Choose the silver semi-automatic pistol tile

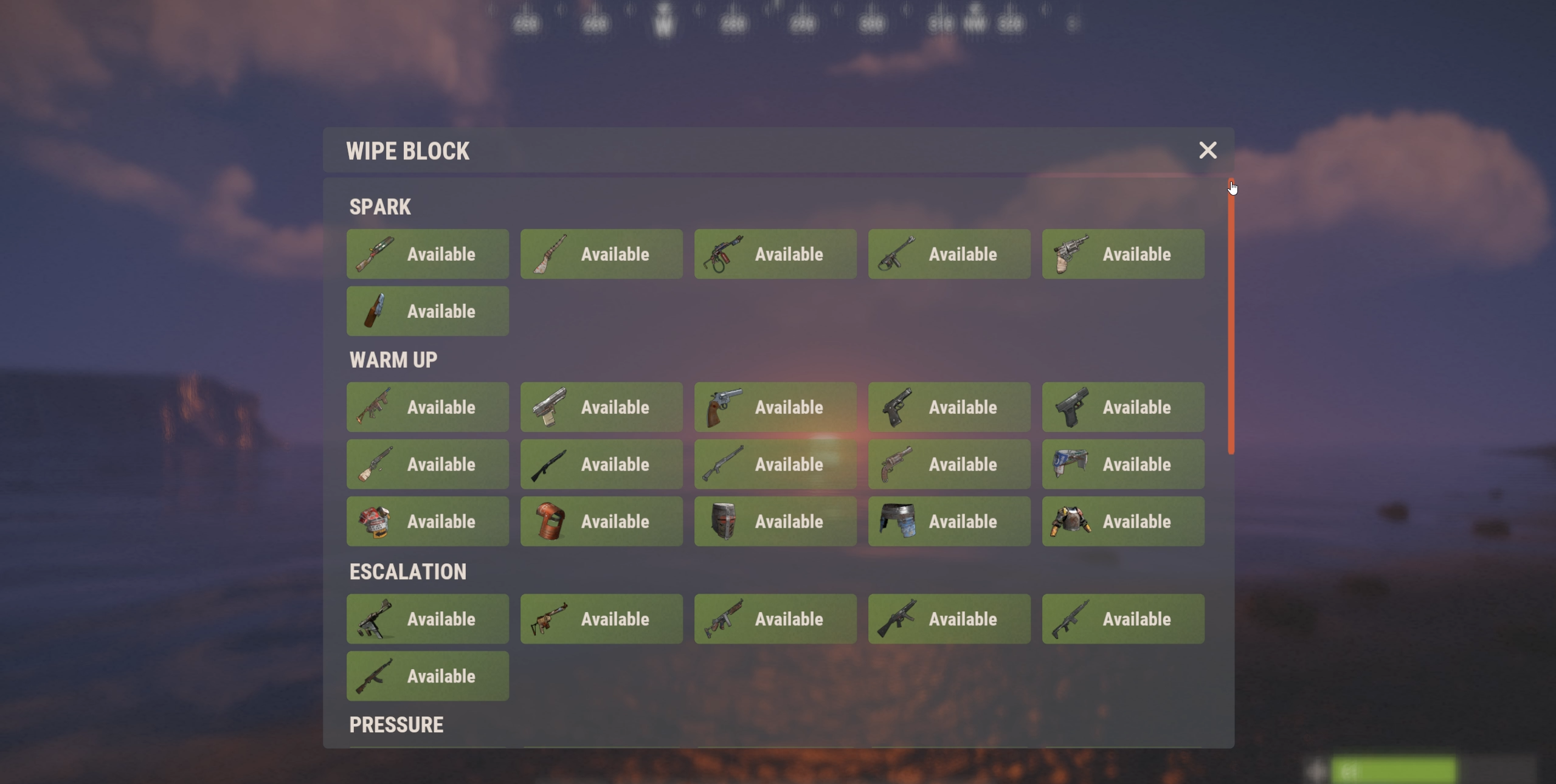click(x=601, y=407)
